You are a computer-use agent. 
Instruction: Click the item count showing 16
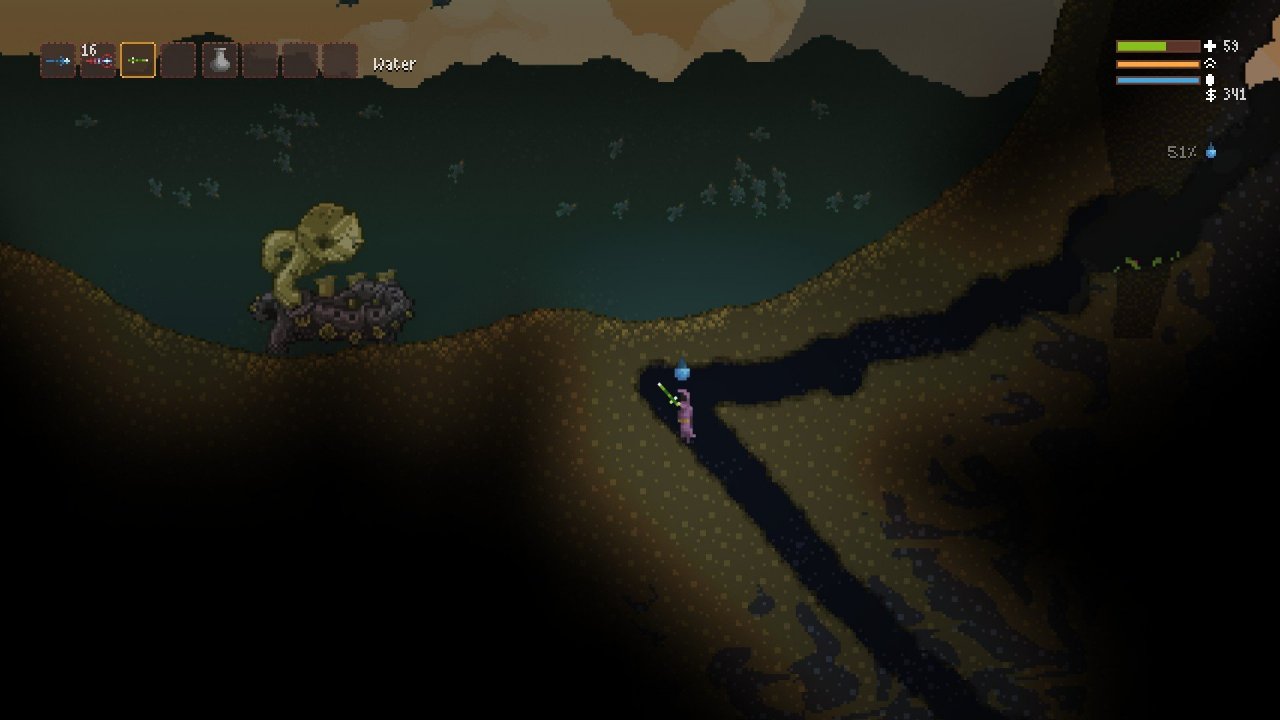88,49
